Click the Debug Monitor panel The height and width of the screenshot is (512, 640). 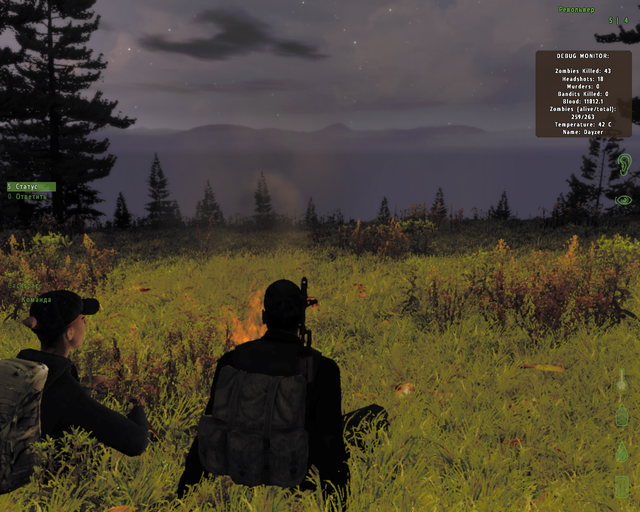[x=583, y=93]
